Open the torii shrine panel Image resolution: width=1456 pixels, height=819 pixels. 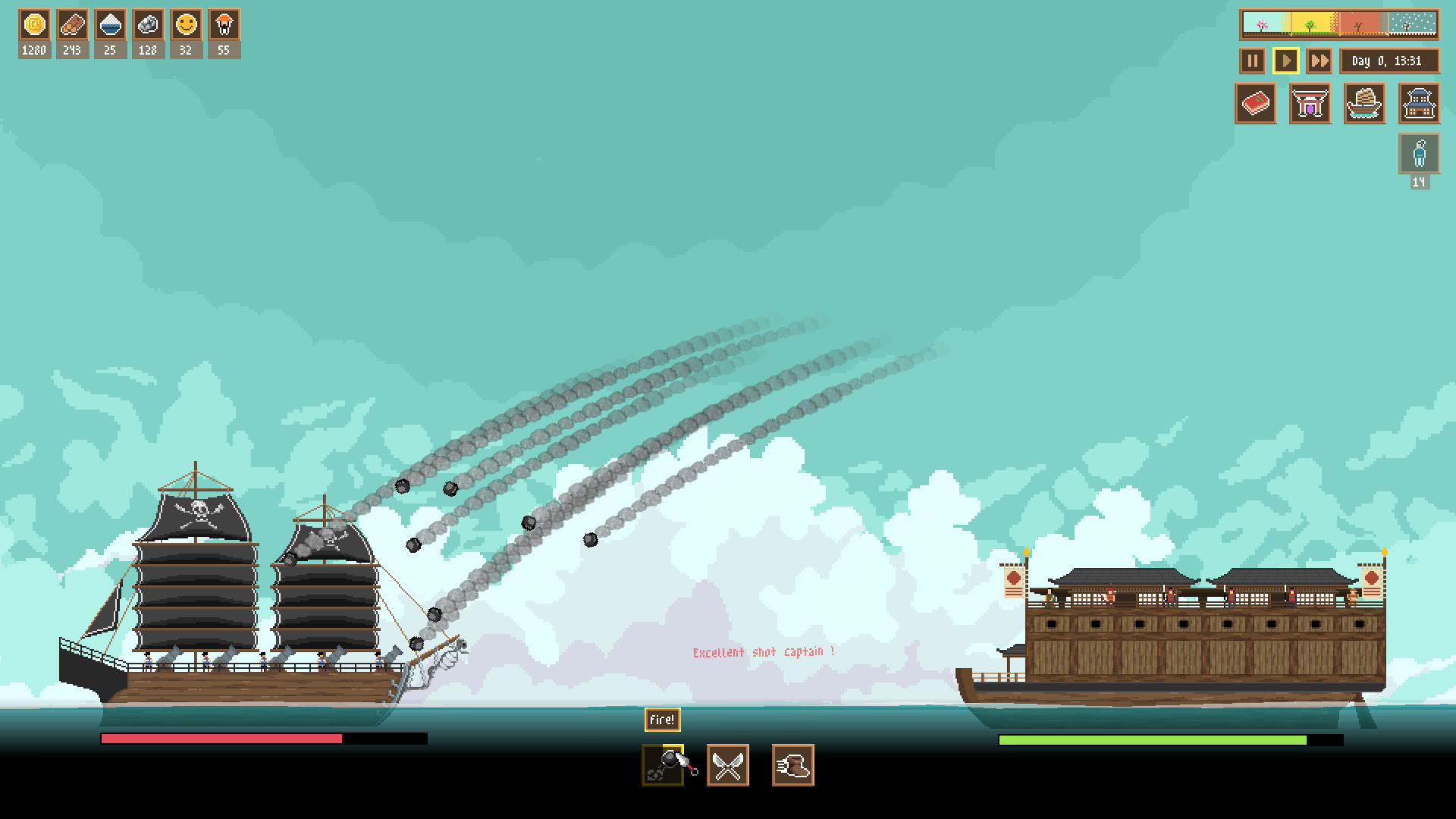click(x=1310, y=104)
